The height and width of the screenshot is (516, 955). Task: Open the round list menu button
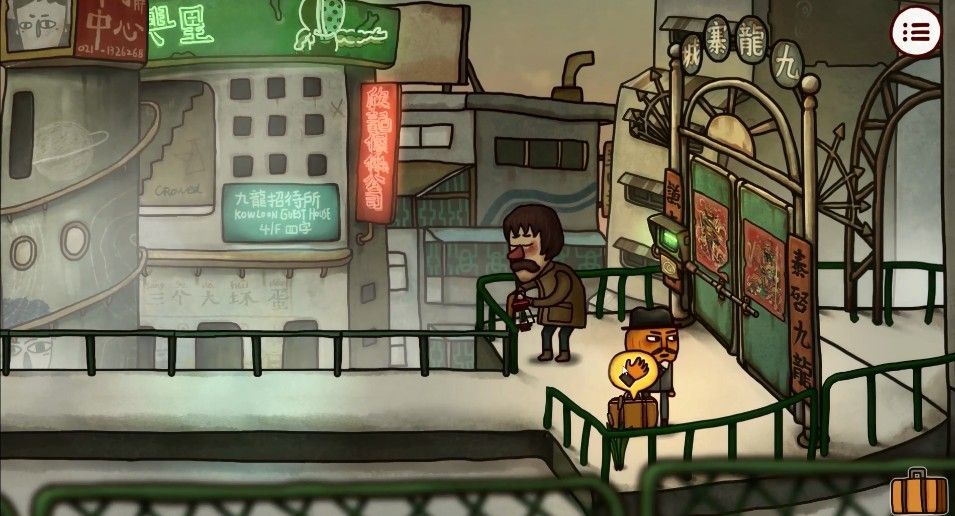915,34
